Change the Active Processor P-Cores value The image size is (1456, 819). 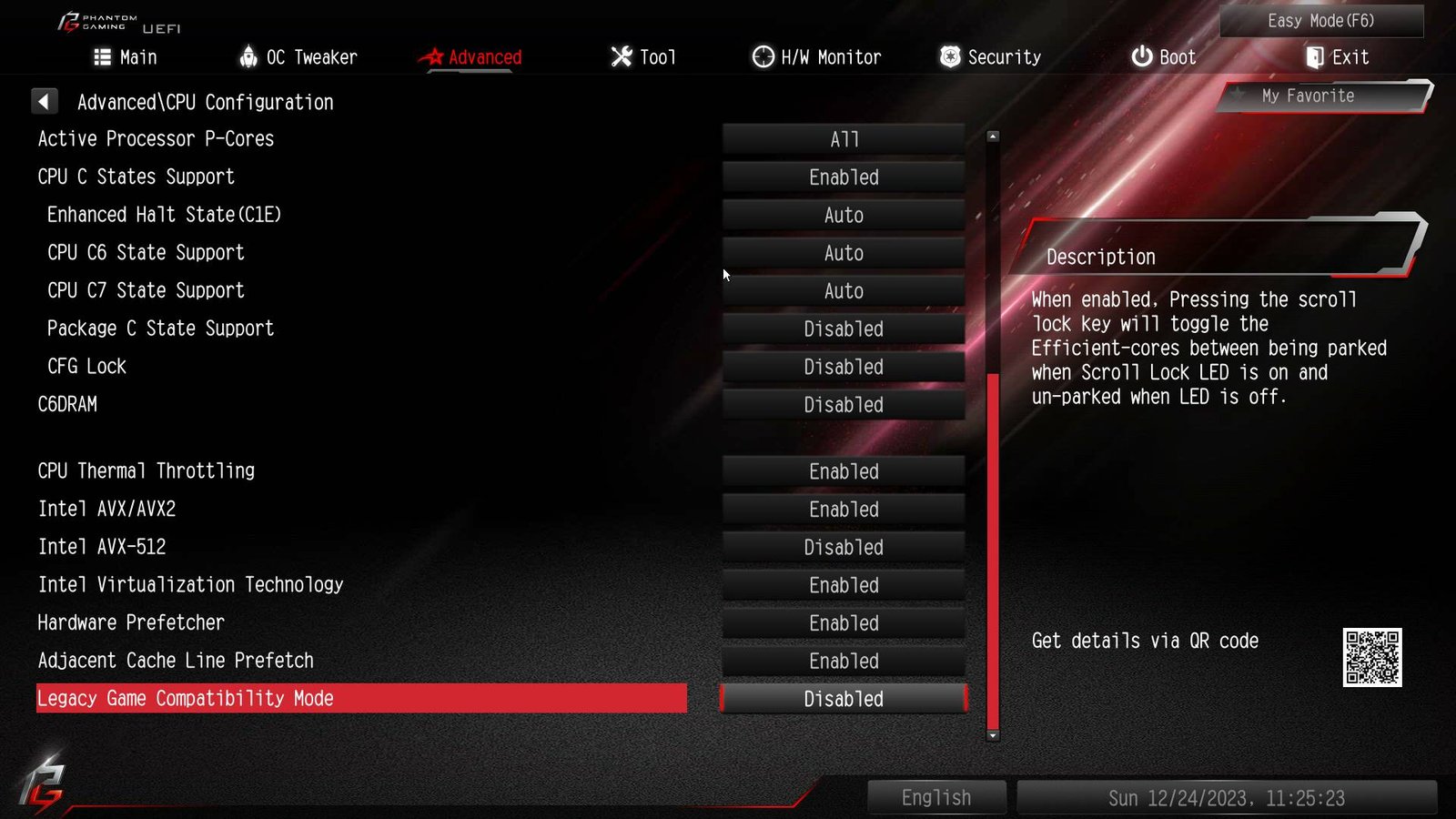click(x=844, y=139)
